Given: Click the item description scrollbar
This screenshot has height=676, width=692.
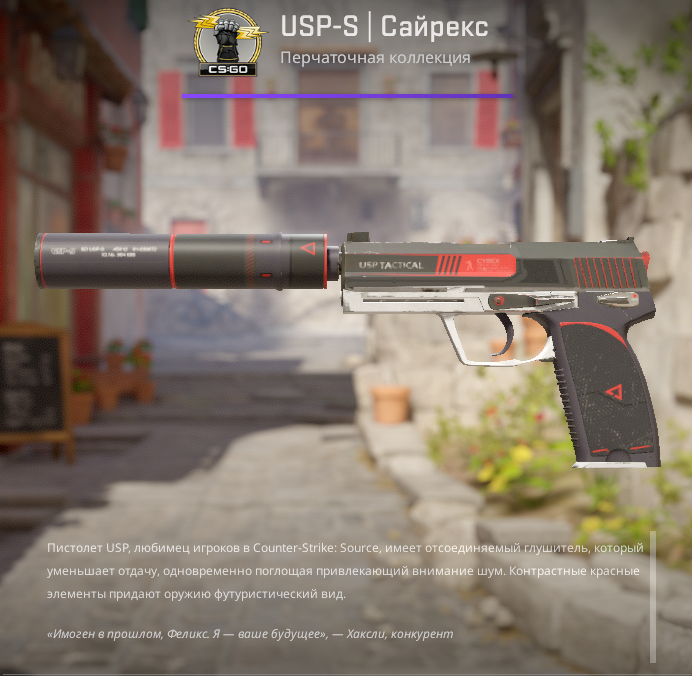Looking at the screenshot, I should (654, 596).
